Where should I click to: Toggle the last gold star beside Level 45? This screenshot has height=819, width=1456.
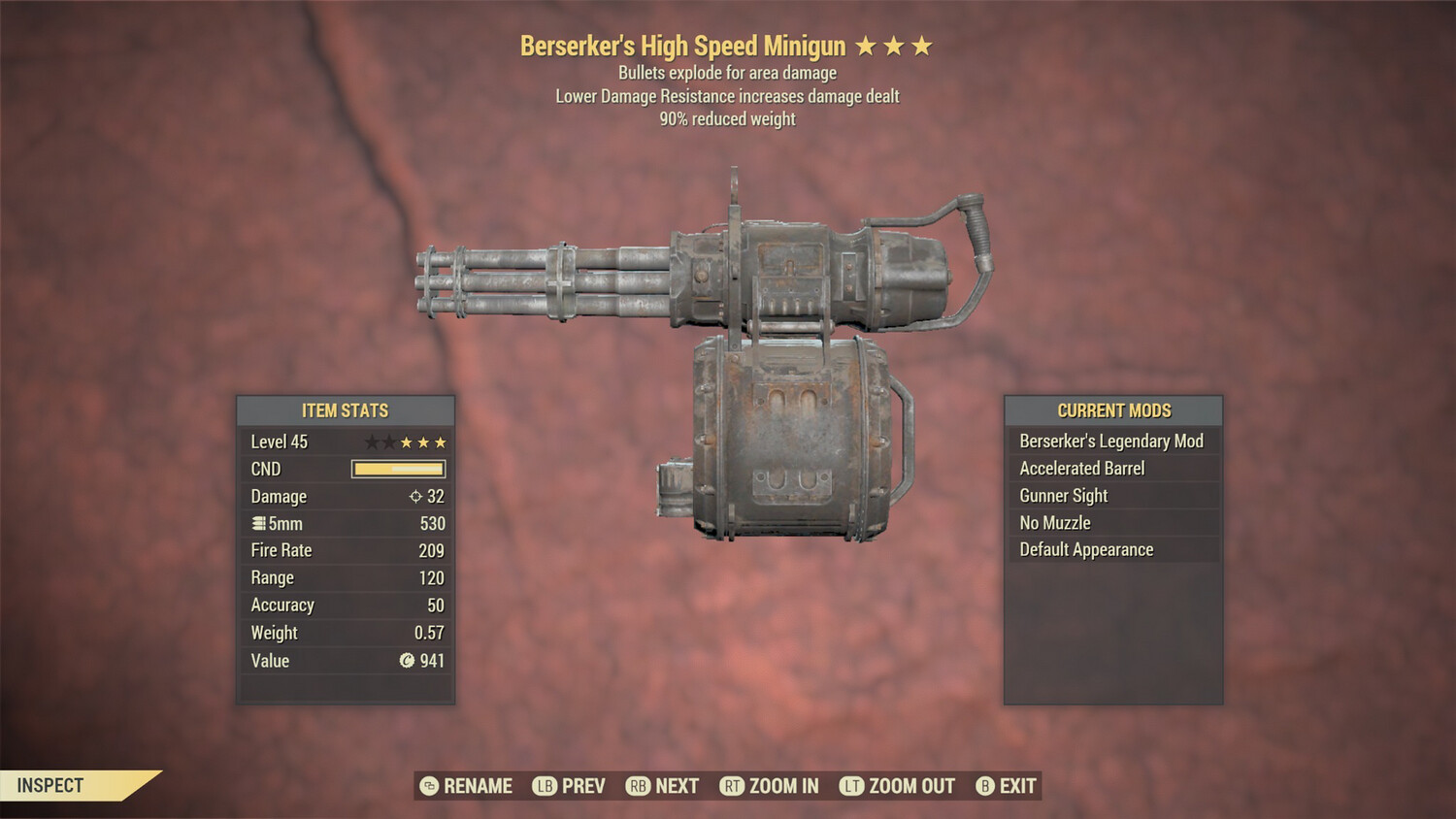pyautogui.click(x=443, y=442)
